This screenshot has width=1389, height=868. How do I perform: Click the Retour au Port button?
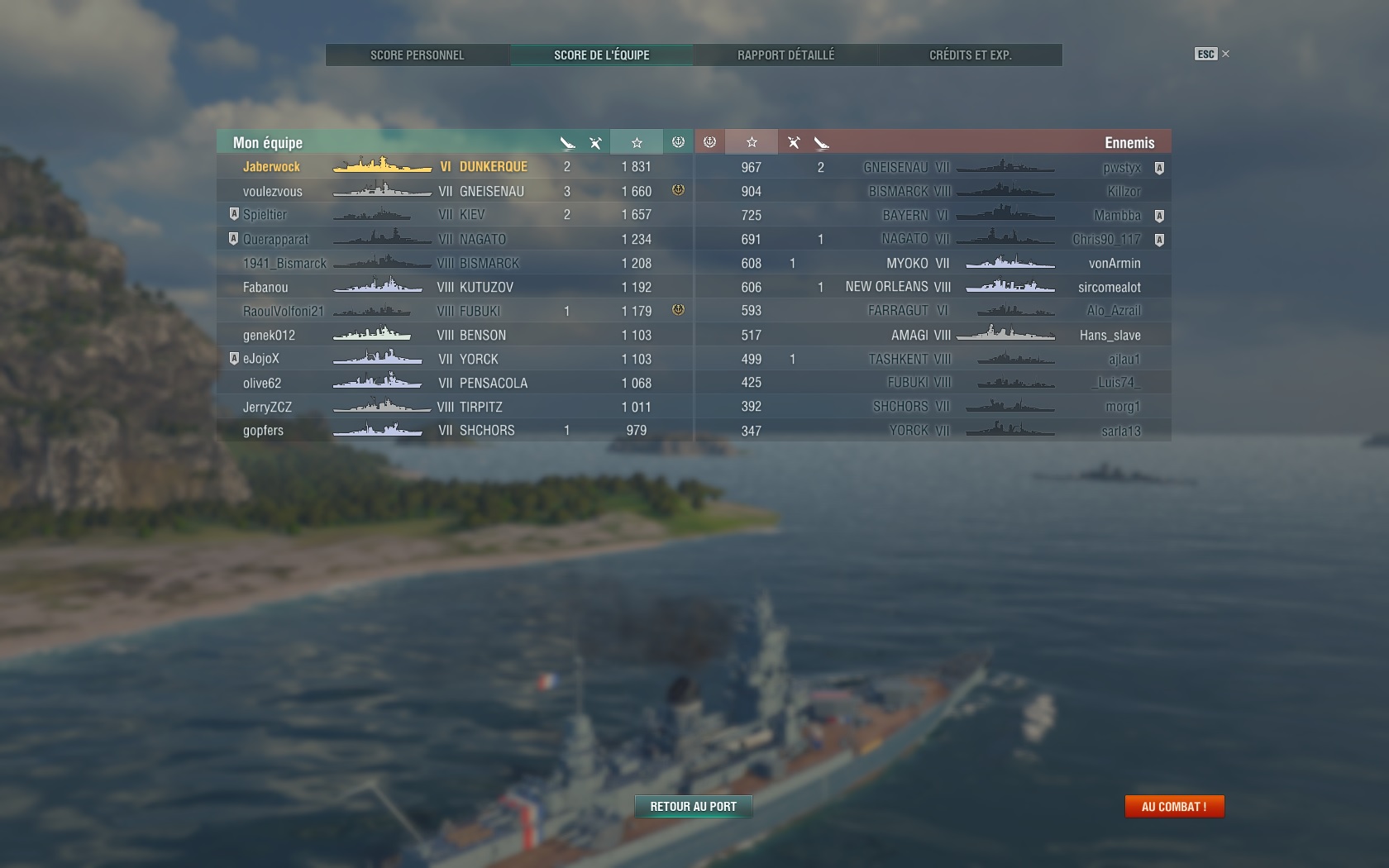(x=693, y=807)
